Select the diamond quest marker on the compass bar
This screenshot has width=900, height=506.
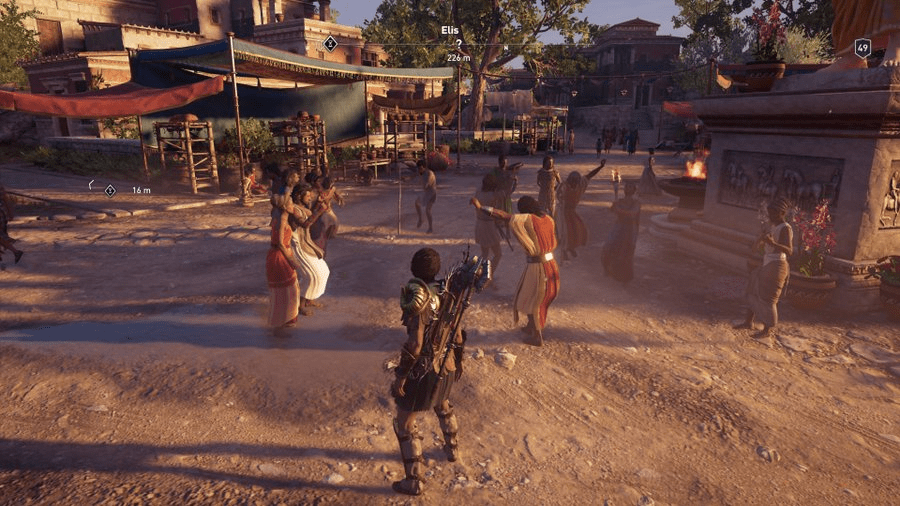(330, 43)
